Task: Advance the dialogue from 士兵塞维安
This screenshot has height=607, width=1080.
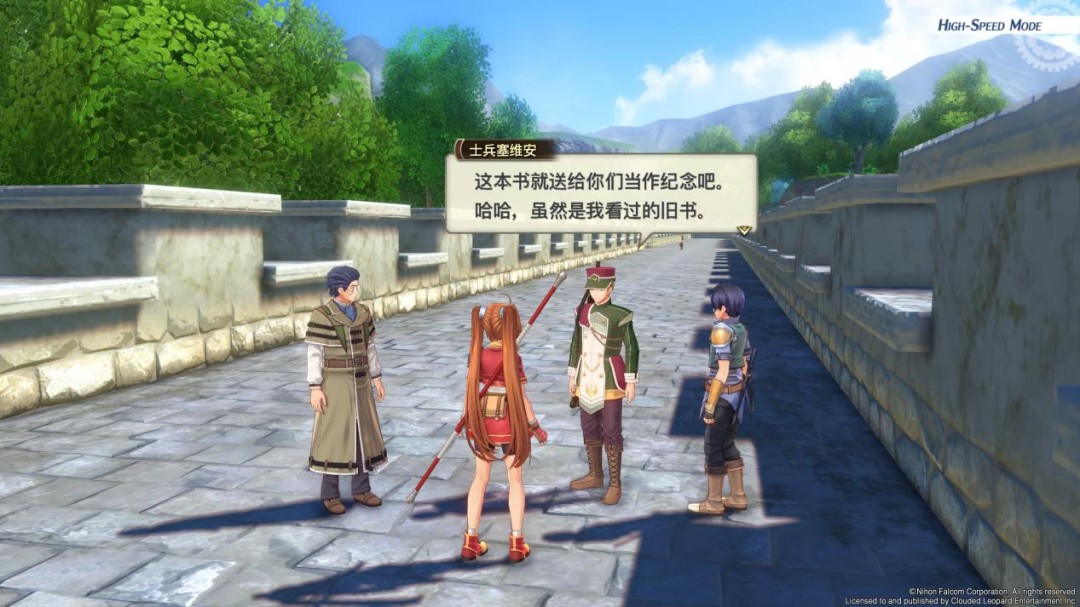Action: click(x=598, y=198)
